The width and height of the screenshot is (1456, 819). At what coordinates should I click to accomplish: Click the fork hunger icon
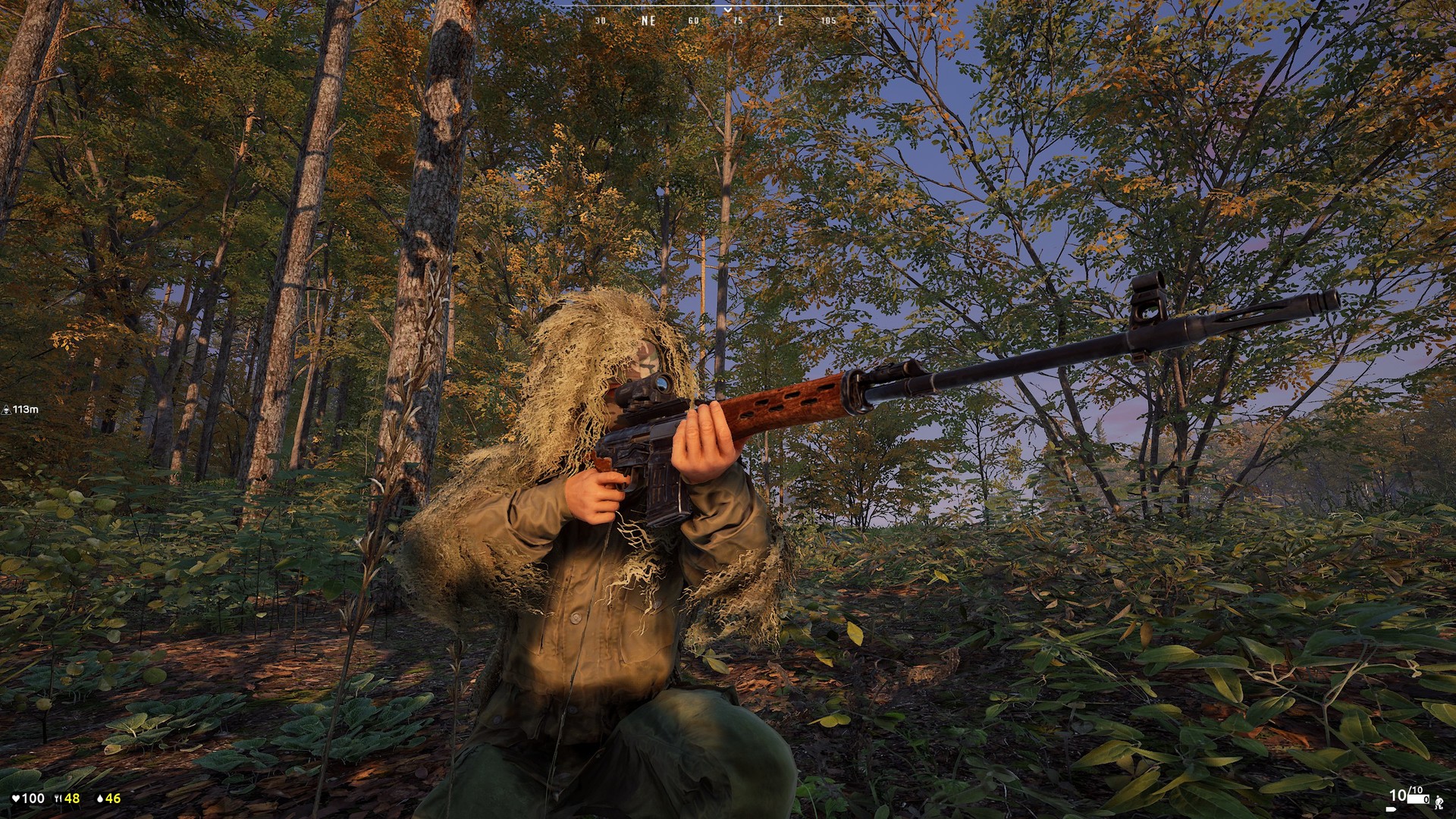pyautogui.click(x=58, y=797)
